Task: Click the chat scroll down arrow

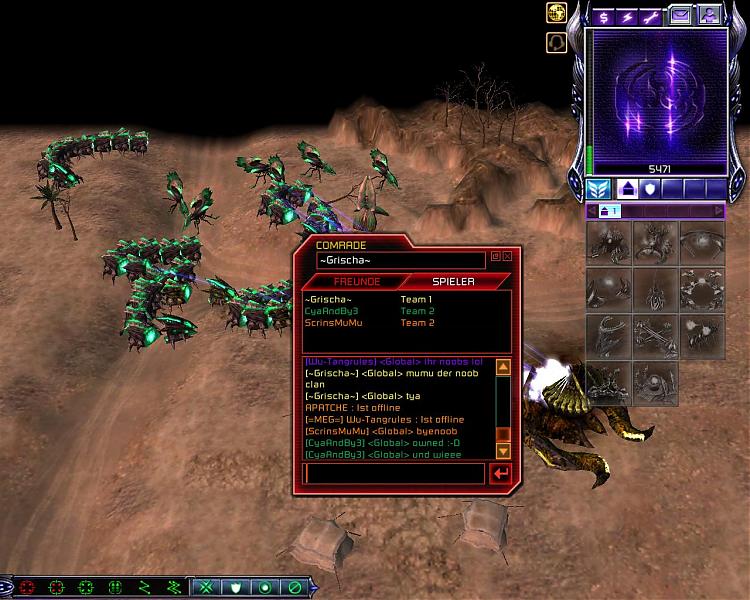Action: (x=503, y=450)
